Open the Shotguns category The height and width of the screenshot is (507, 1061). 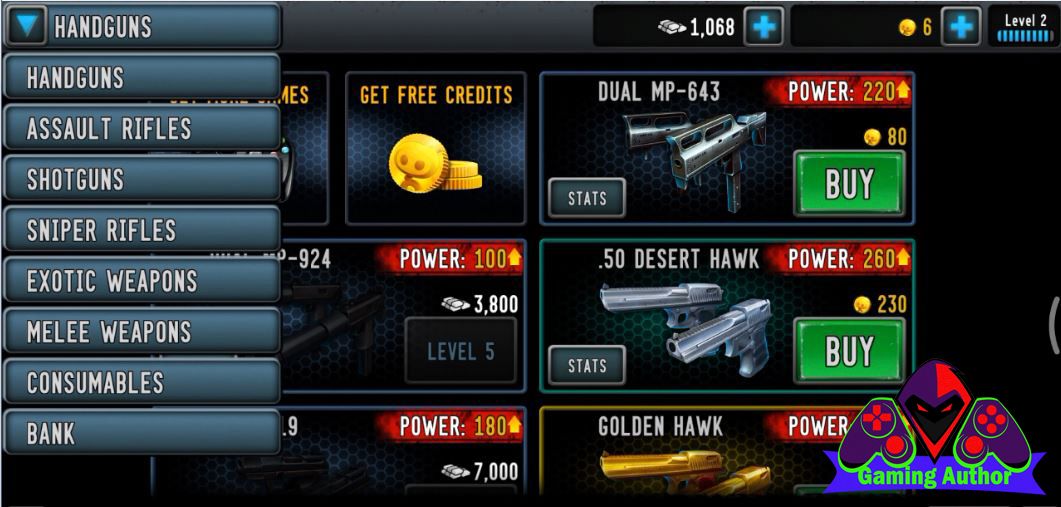tap(141, 180)
